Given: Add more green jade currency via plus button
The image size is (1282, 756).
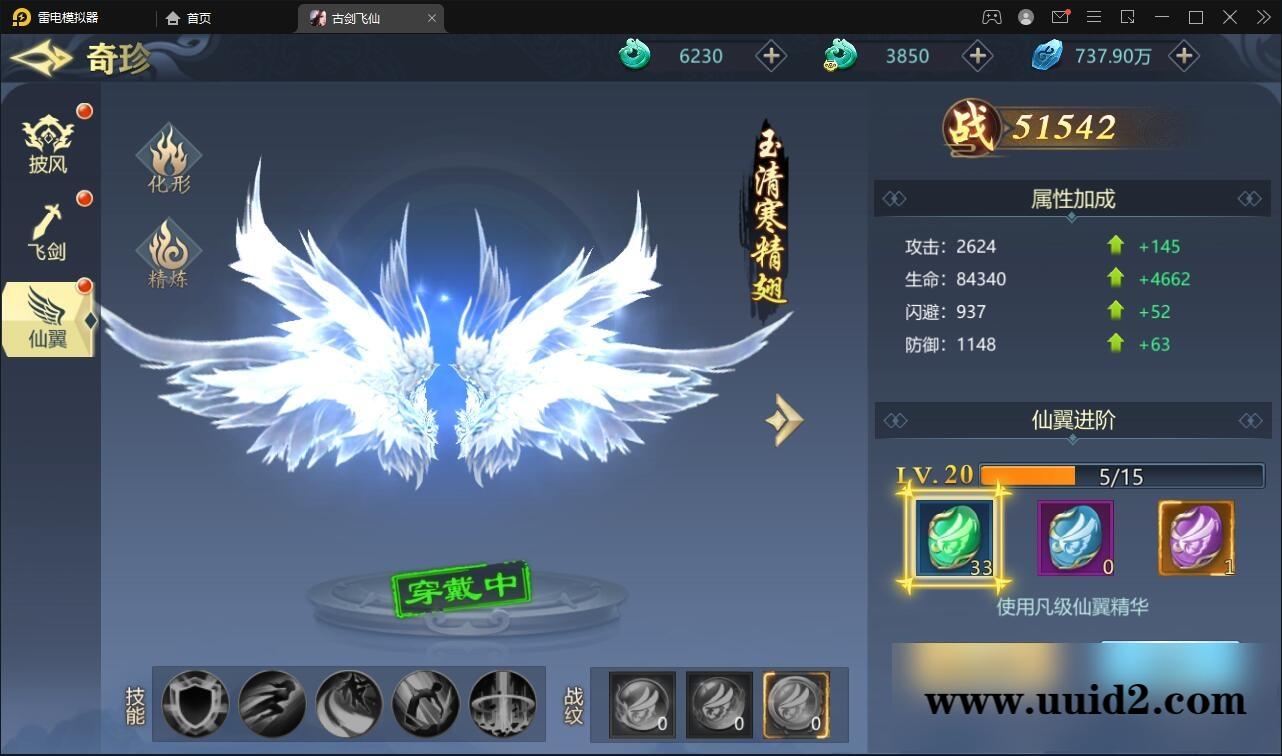Looking at the screenshot, I should coord(771,56).
